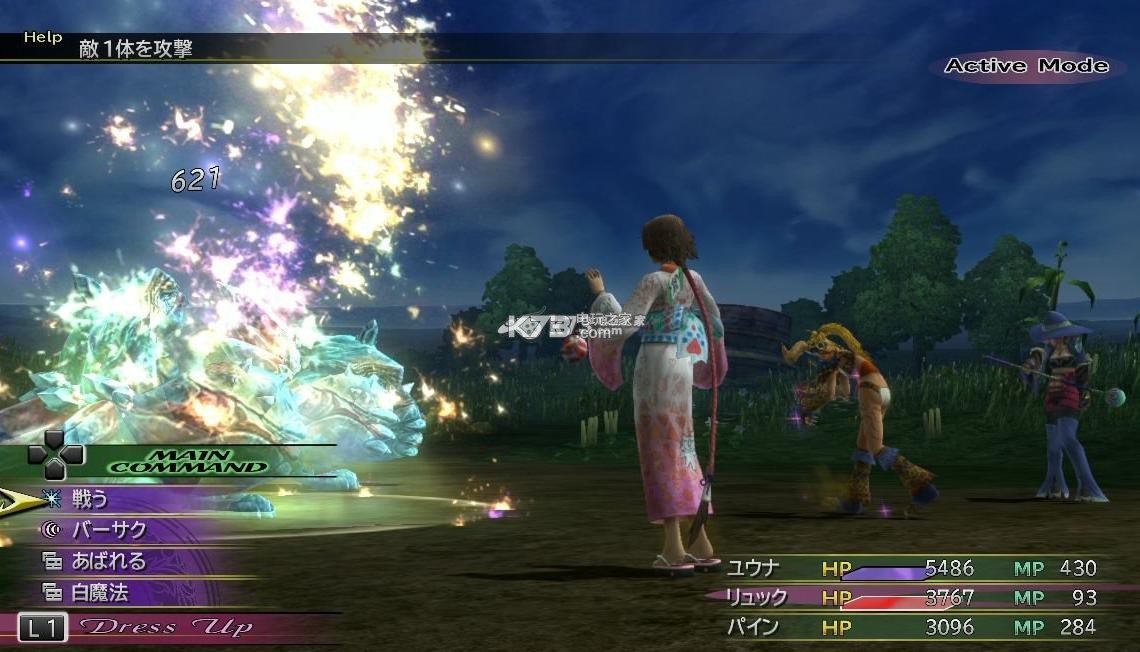
Task: Select the 戦う attack command
Action: (x=90, y=498)
